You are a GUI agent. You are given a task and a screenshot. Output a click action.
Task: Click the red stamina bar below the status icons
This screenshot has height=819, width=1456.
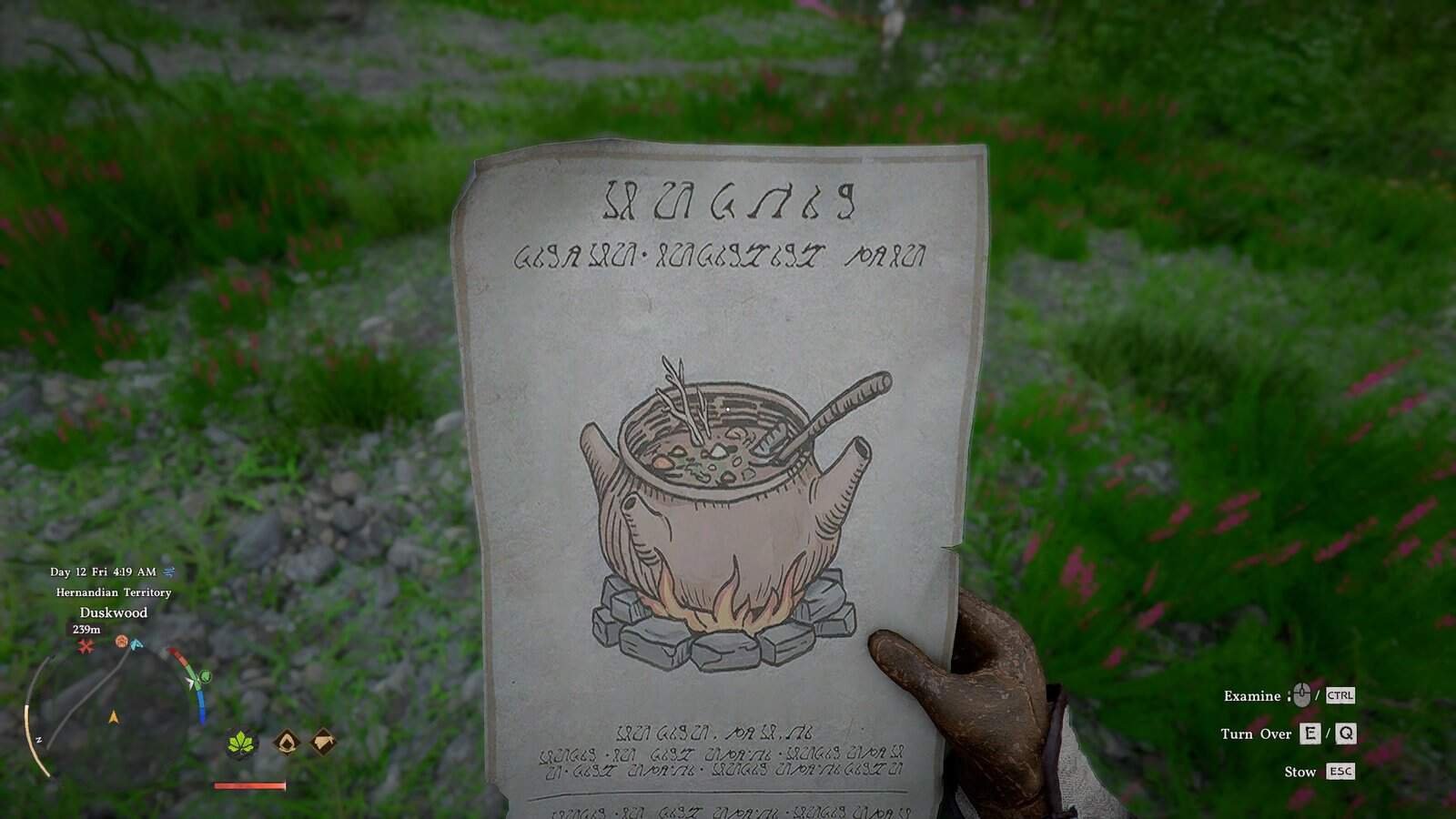click(248, 785)
